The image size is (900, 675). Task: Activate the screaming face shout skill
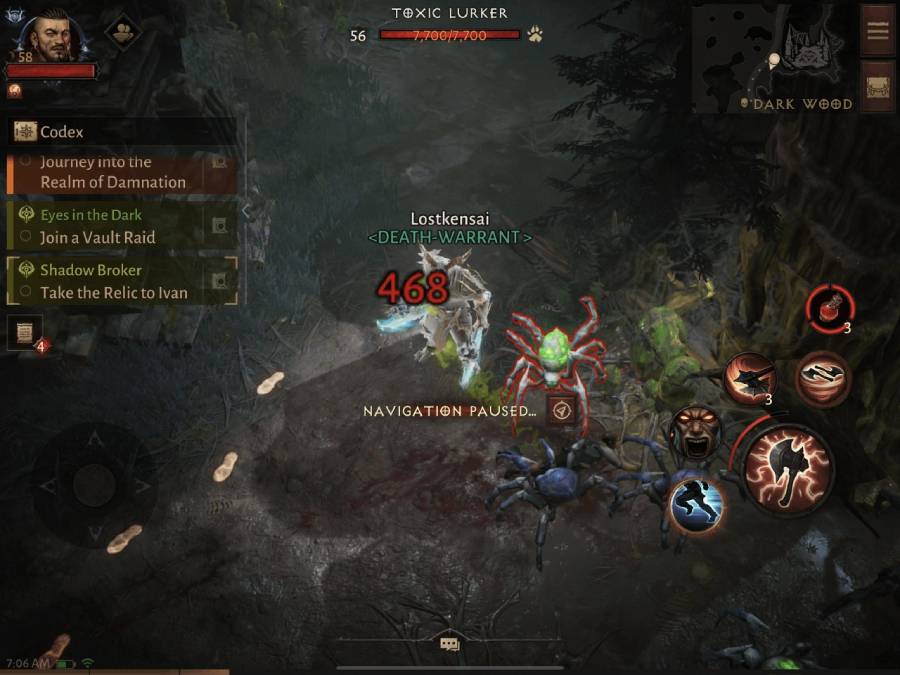click(x=692, y=432)
